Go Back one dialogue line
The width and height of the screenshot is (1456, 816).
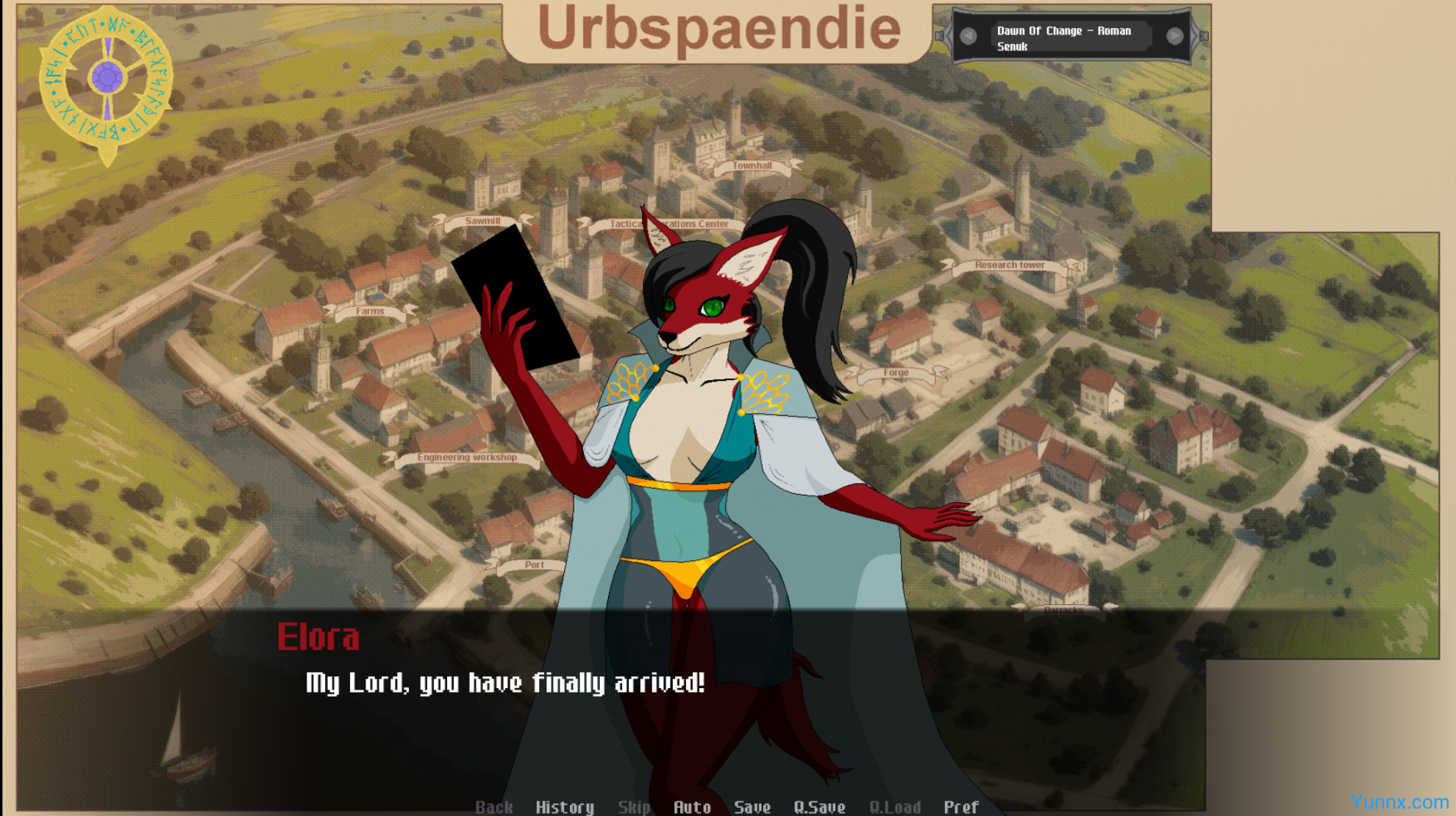pos(493,806)
